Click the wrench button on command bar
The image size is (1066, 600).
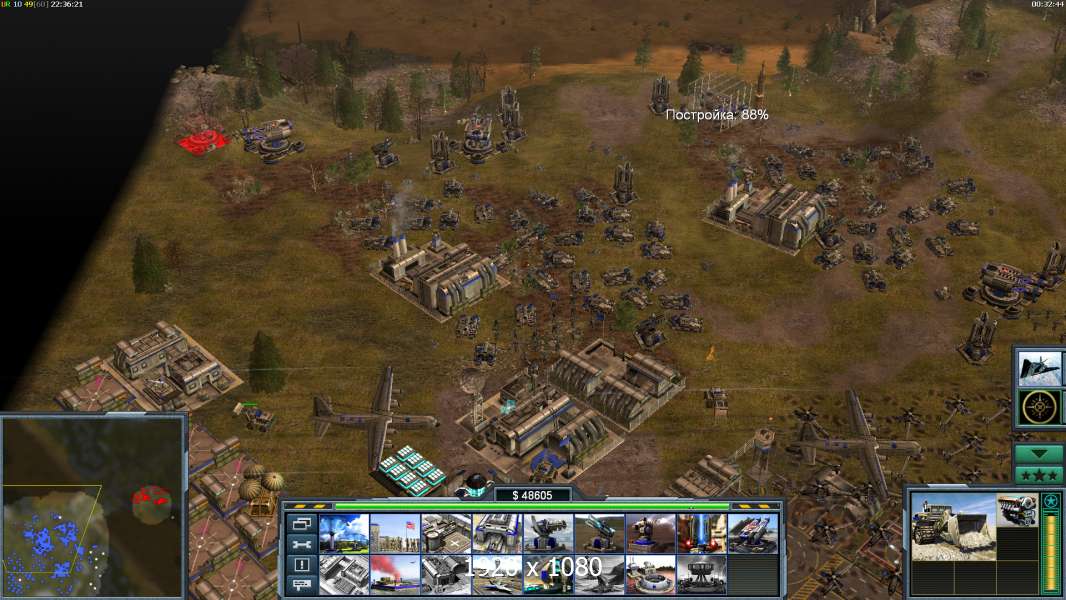click(301, 543)
